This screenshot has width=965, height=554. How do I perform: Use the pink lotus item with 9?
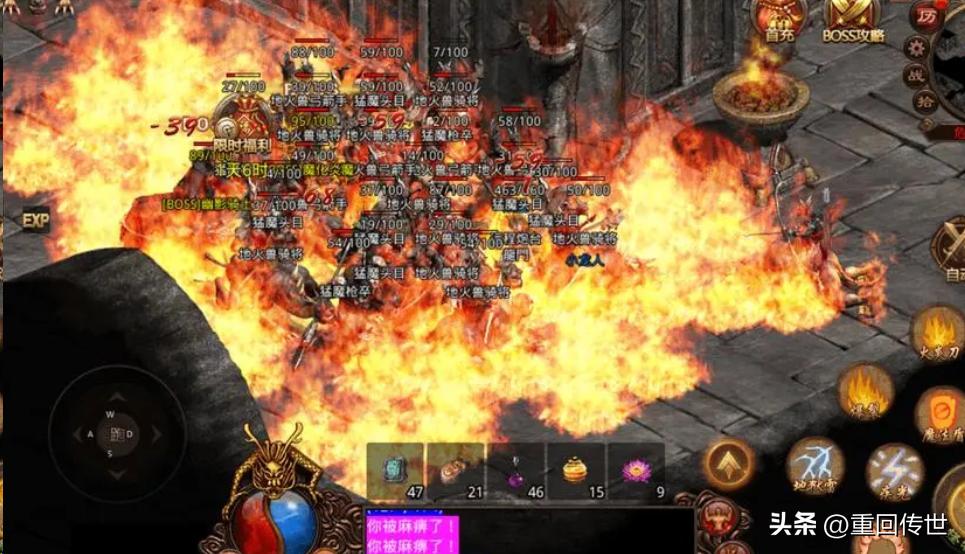point(636,471)
